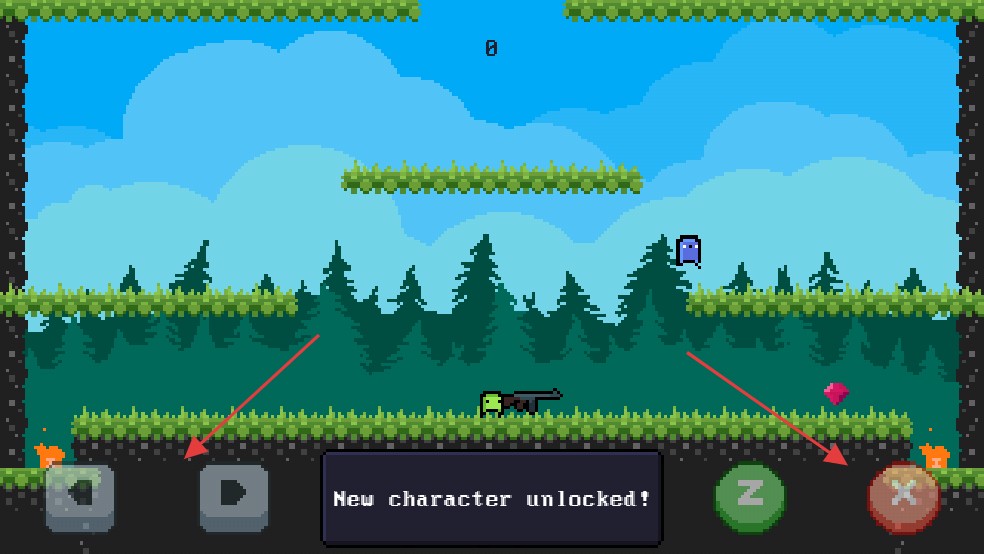
Task: Tap the left arrow move button
Action: pyautogui.click(x=80, y=496)
